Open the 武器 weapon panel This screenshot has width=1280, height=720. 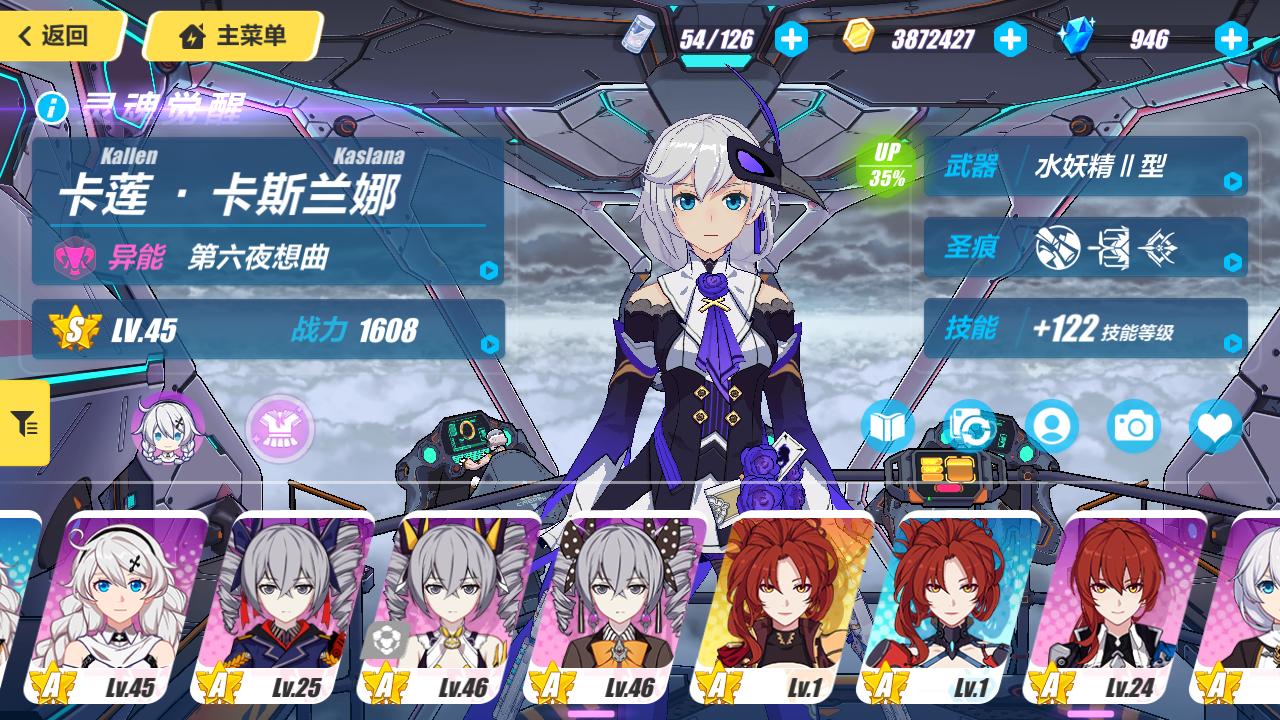pos(1085,166)
